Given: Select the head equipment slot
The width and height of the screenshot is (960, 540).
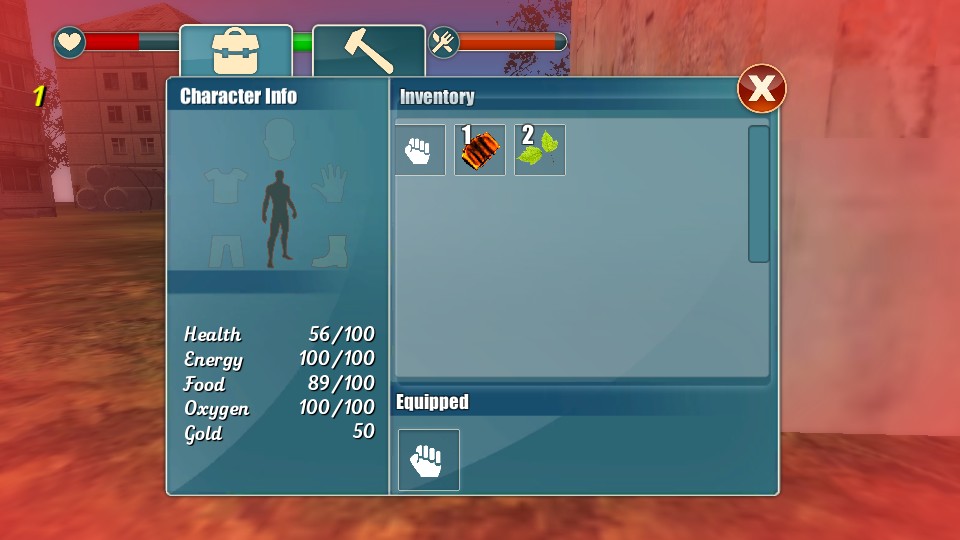Looking at the screenshot, I should pyautogui.click(x=280, y=139).
